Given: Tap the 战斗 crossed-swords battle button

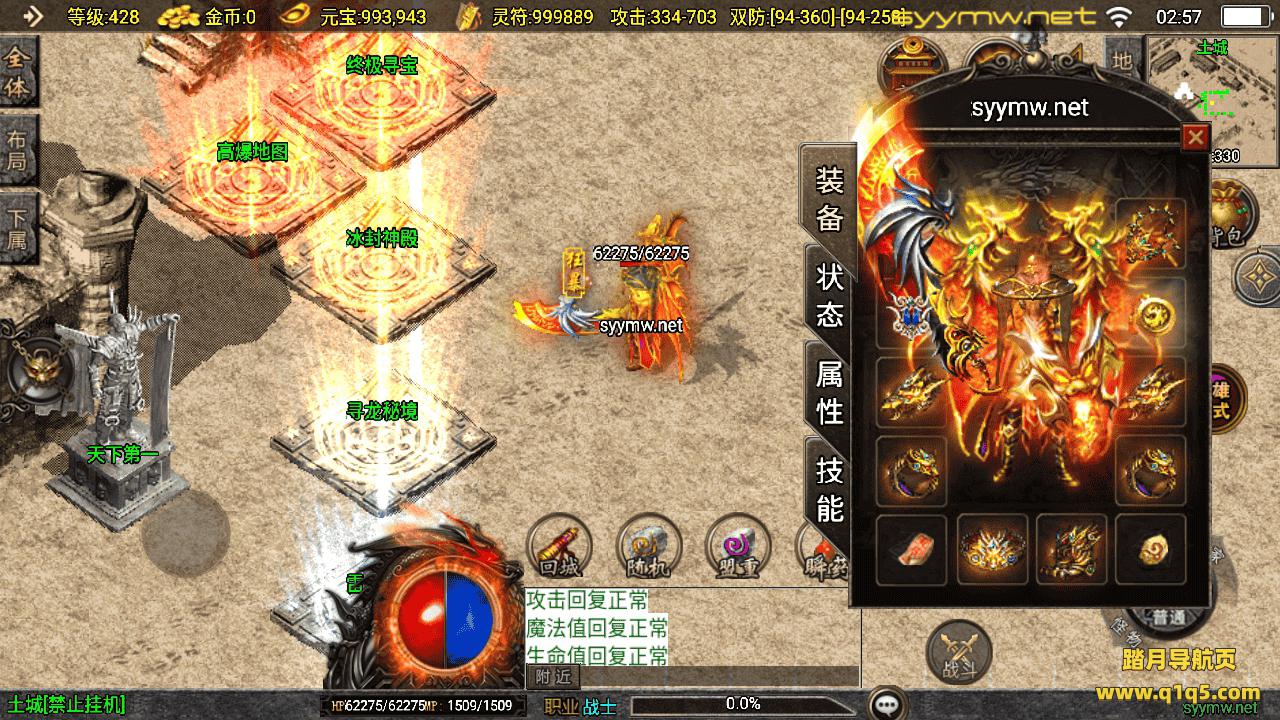Looking at the screenshot, I should point(959,653).
